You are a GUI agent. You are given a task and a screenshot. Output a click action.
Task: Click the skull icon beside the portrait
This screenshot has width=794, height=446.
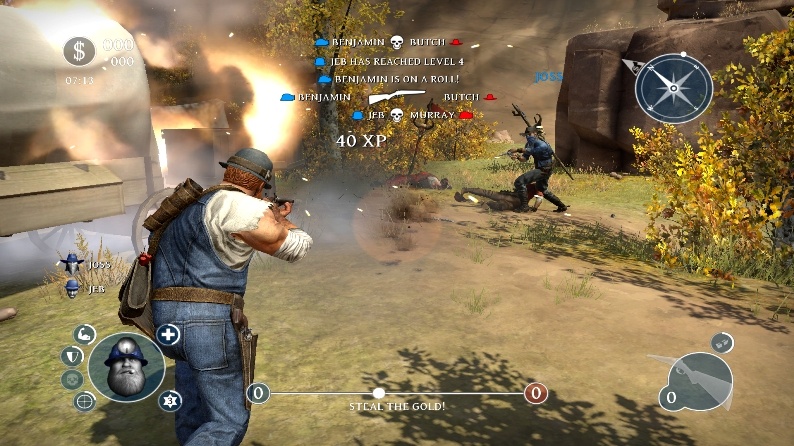click(71, 379)
